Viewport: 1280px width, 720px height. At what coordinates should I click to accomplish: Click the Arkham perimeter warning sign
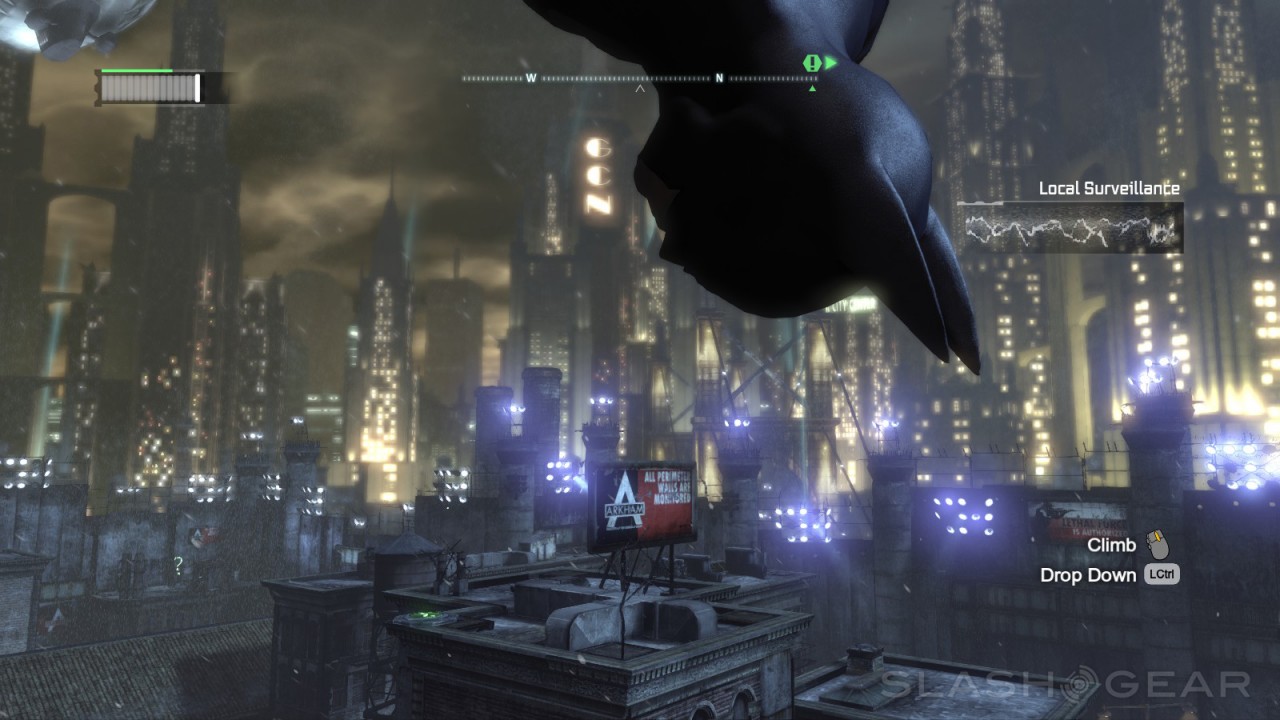(646, 499)
